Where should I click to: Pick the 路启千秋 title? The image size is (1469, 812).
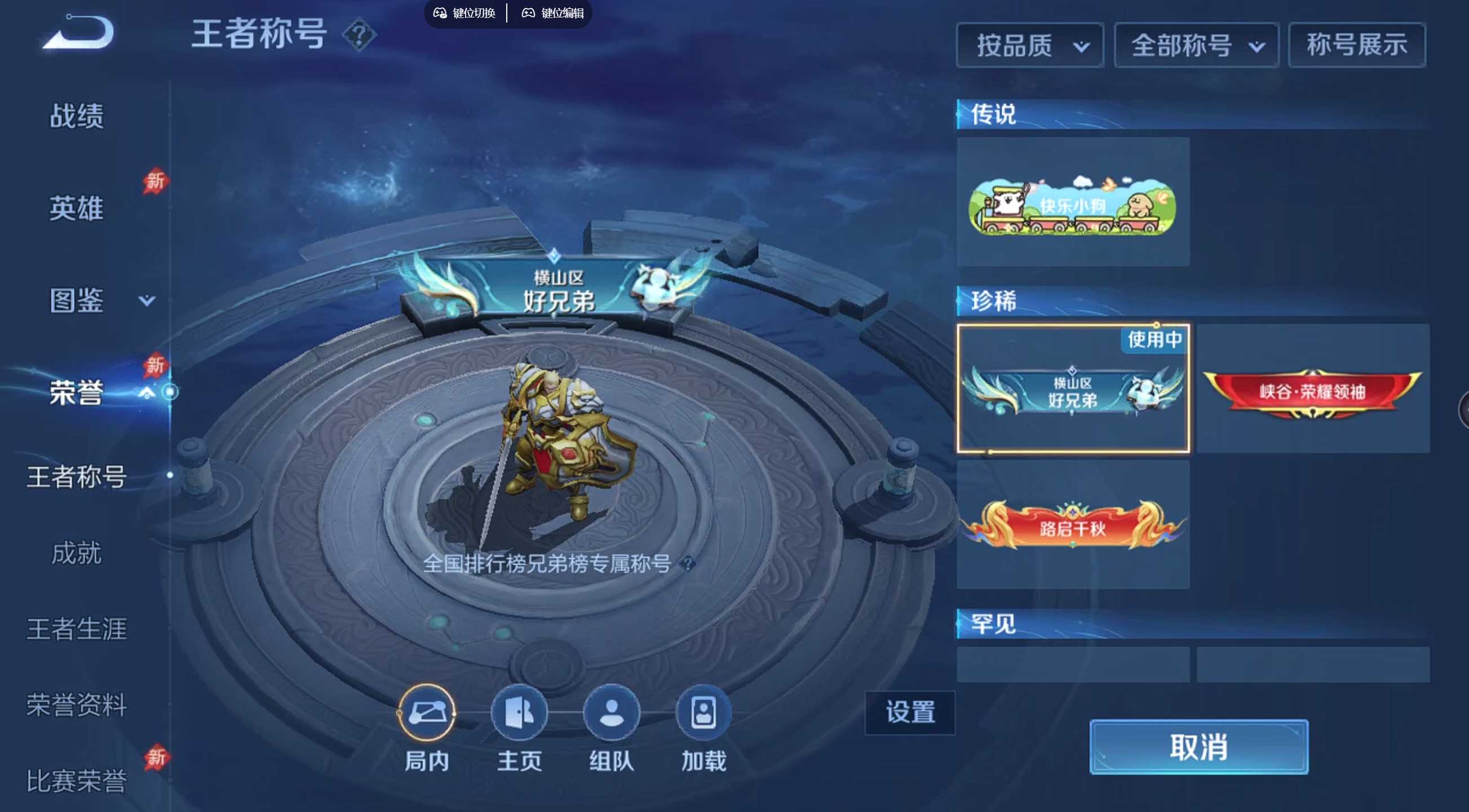(x=1073, y=526)
